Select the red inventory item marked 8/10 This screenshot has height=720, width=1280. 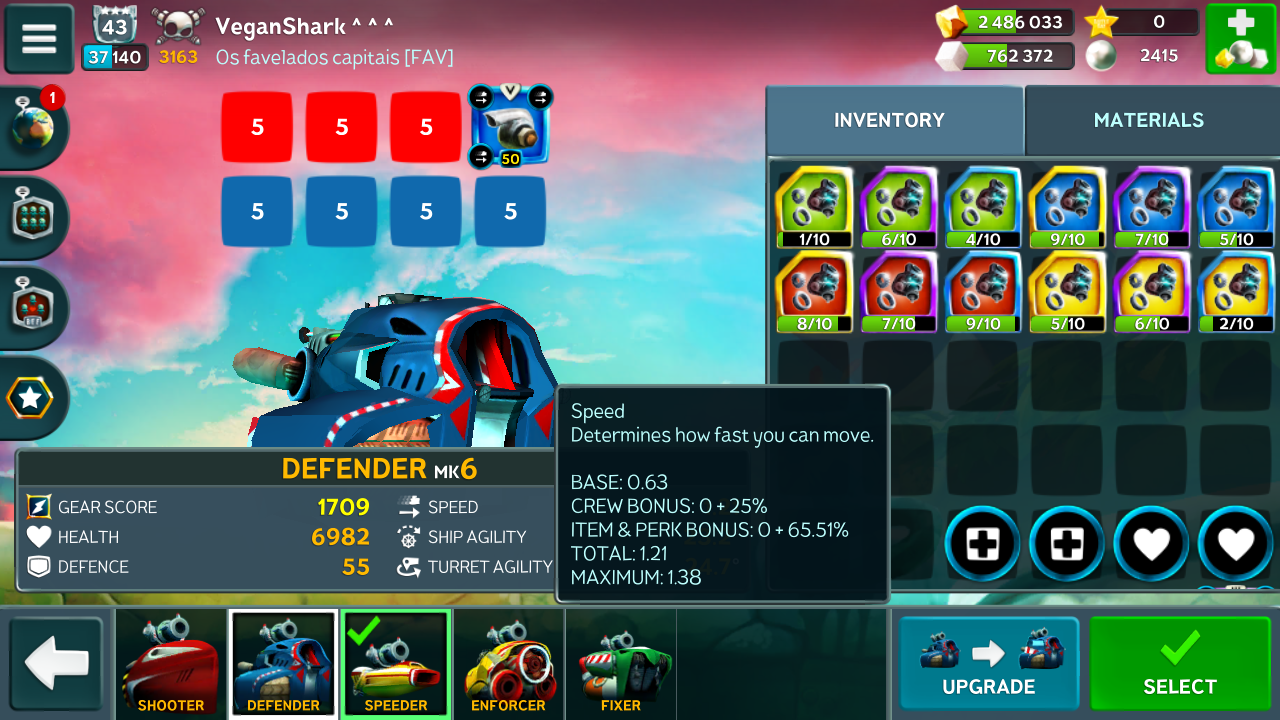click(x=814, y=291)
